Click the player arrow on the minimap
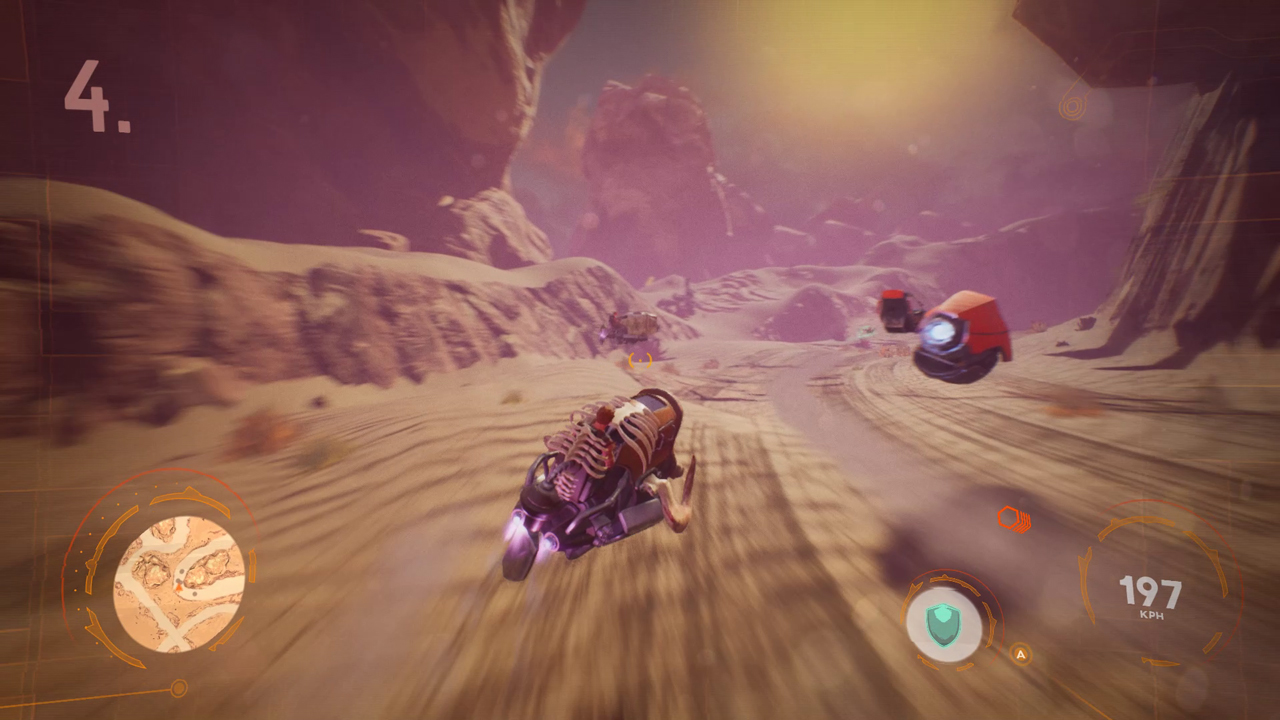The image size is (1280, 720). [179, 587]
